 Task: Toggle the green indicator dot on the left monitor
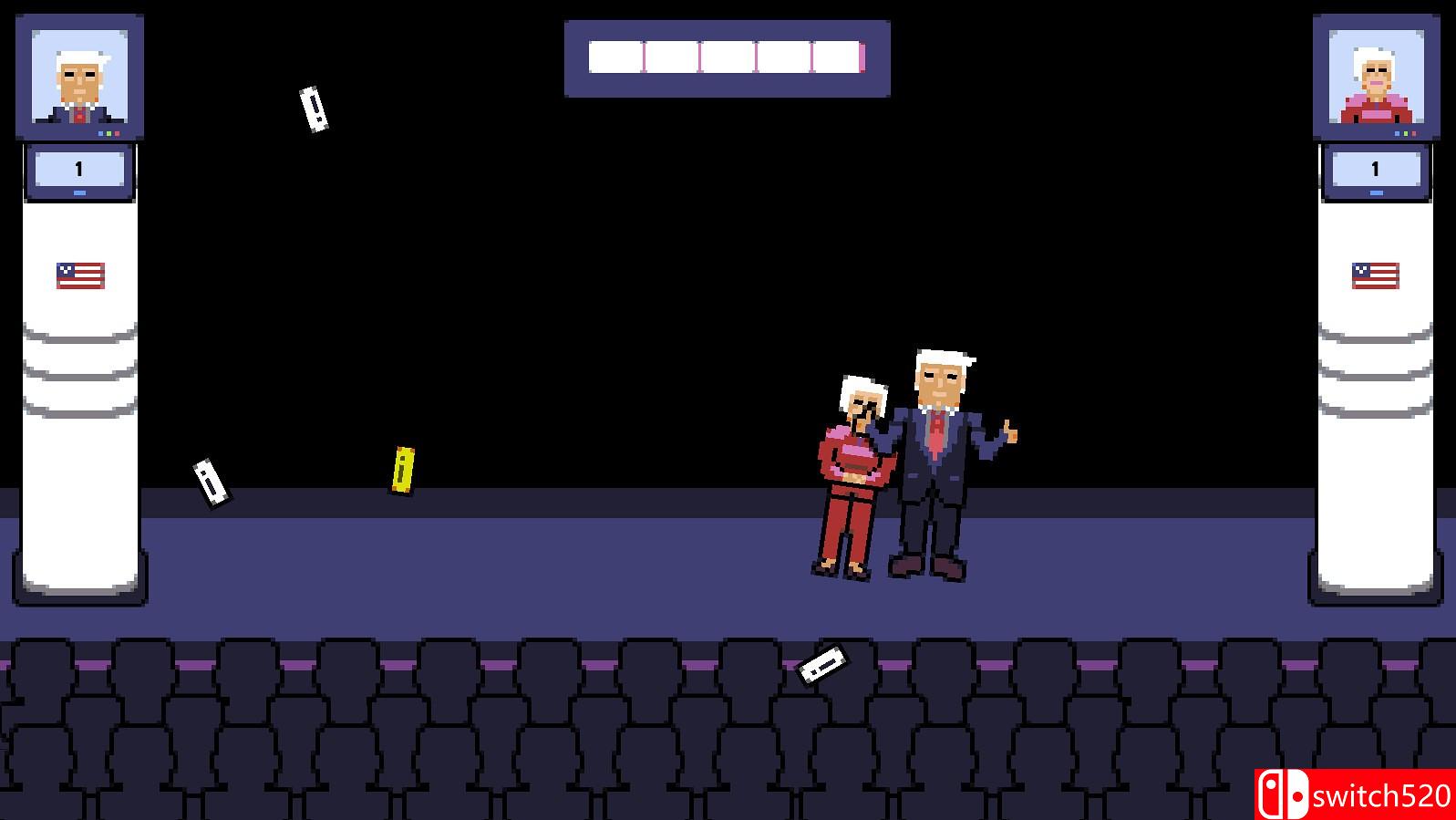(x=108, y=133)
